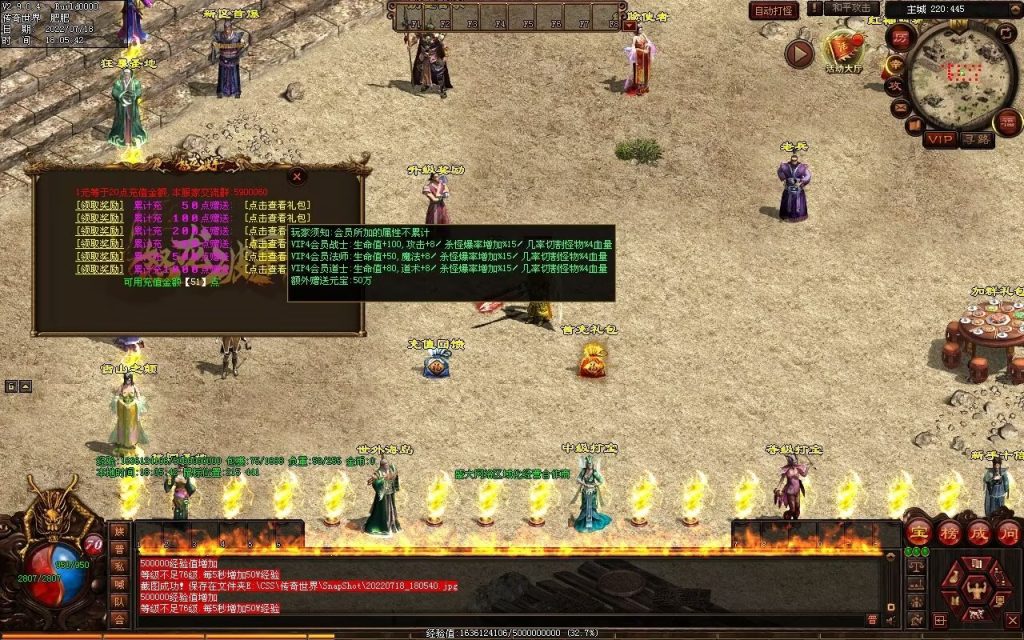Open the circular minimap

click(963, 73)
